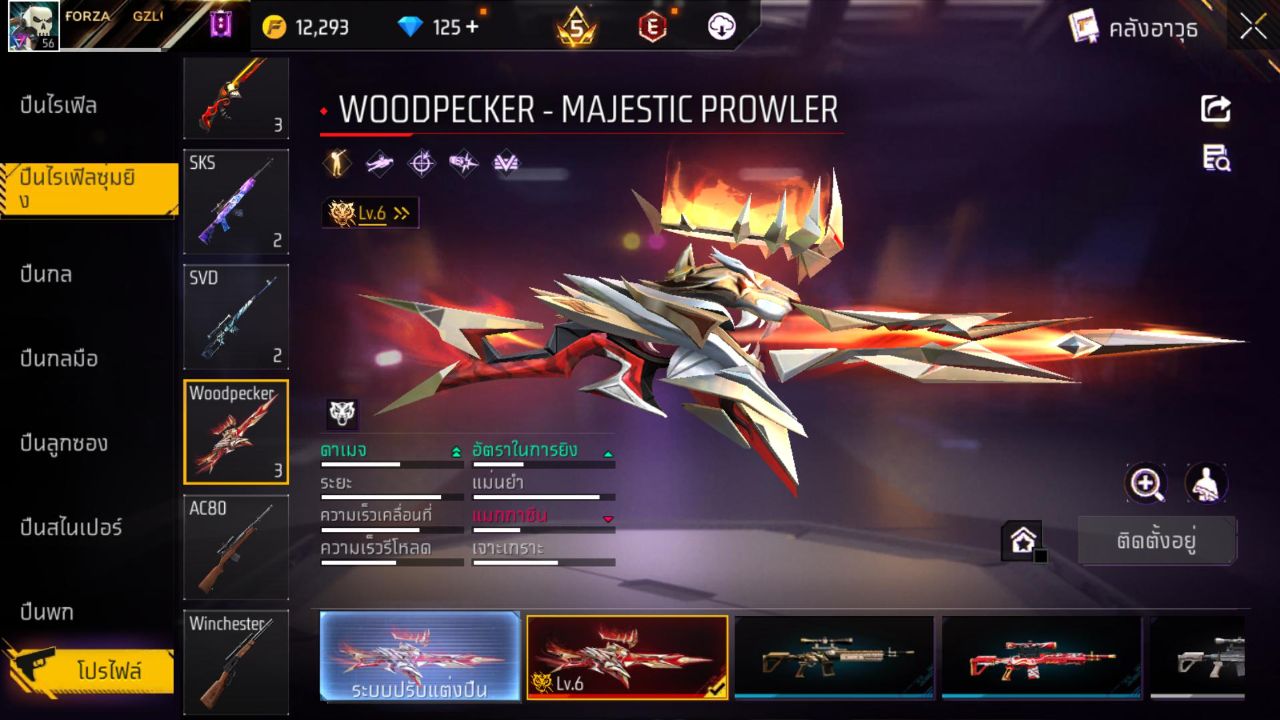Viewport: 1280px width, 720px height.
Task: Add diamonds via the plus button
Action: click(471, 27)
